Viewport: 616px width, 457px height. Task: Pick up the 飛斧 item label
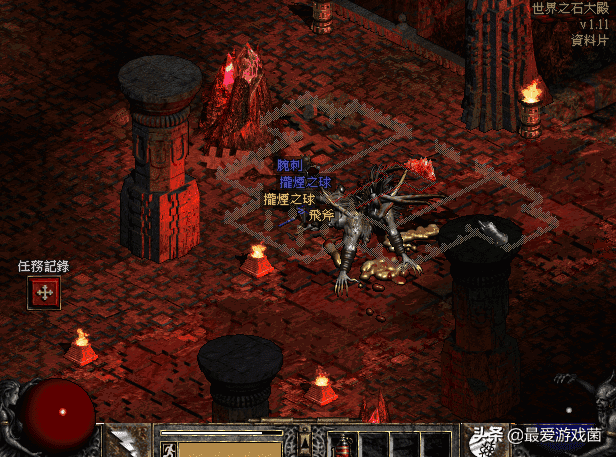point(321,215)
